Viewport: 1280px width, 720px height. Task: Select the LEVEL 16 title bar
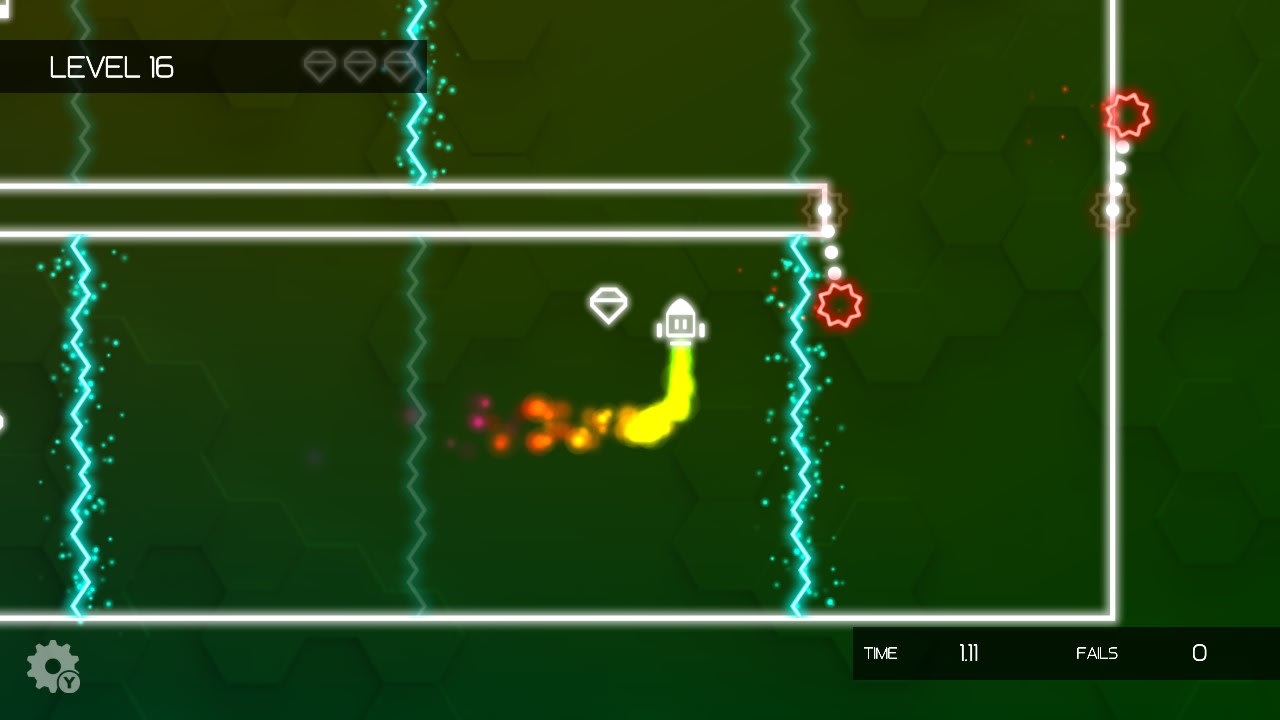tap(110, 68)
